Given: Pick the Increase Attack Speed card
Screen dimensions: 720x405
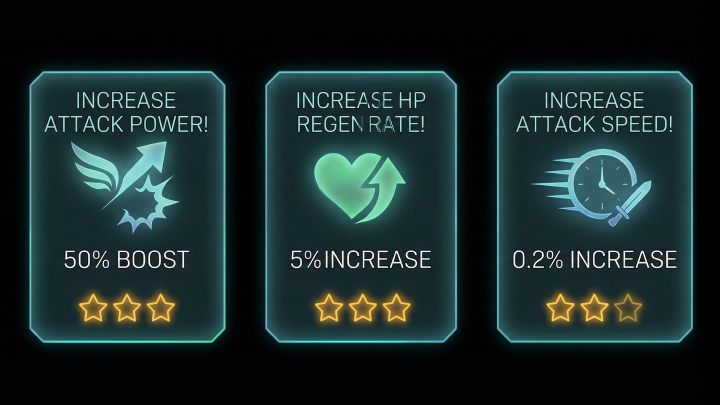Looking at the screenshot, I should click(x=594, y=206).
